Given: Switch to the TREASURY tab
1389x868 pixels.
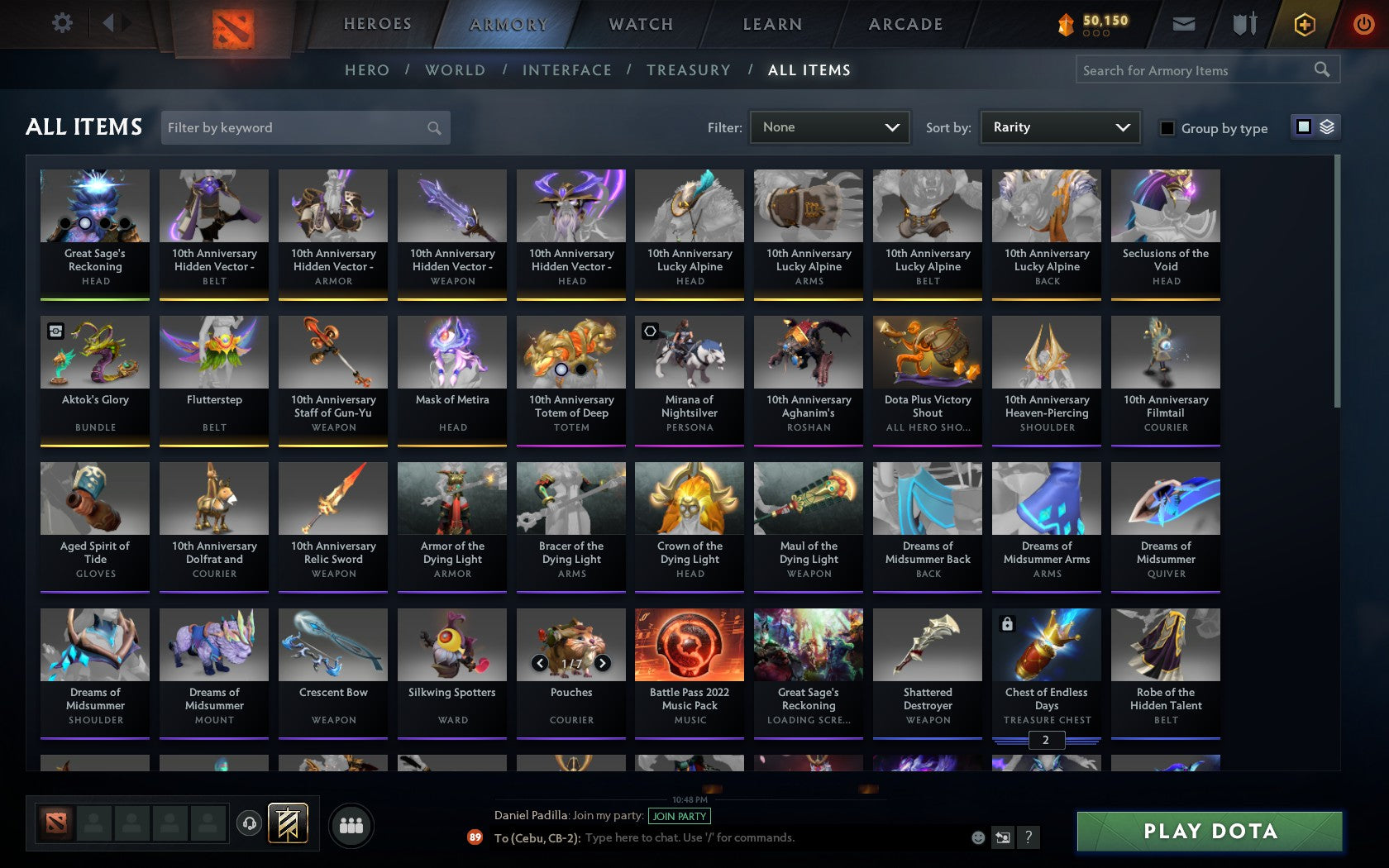Looking at the screenshot, I should click(x=689, y=70).
